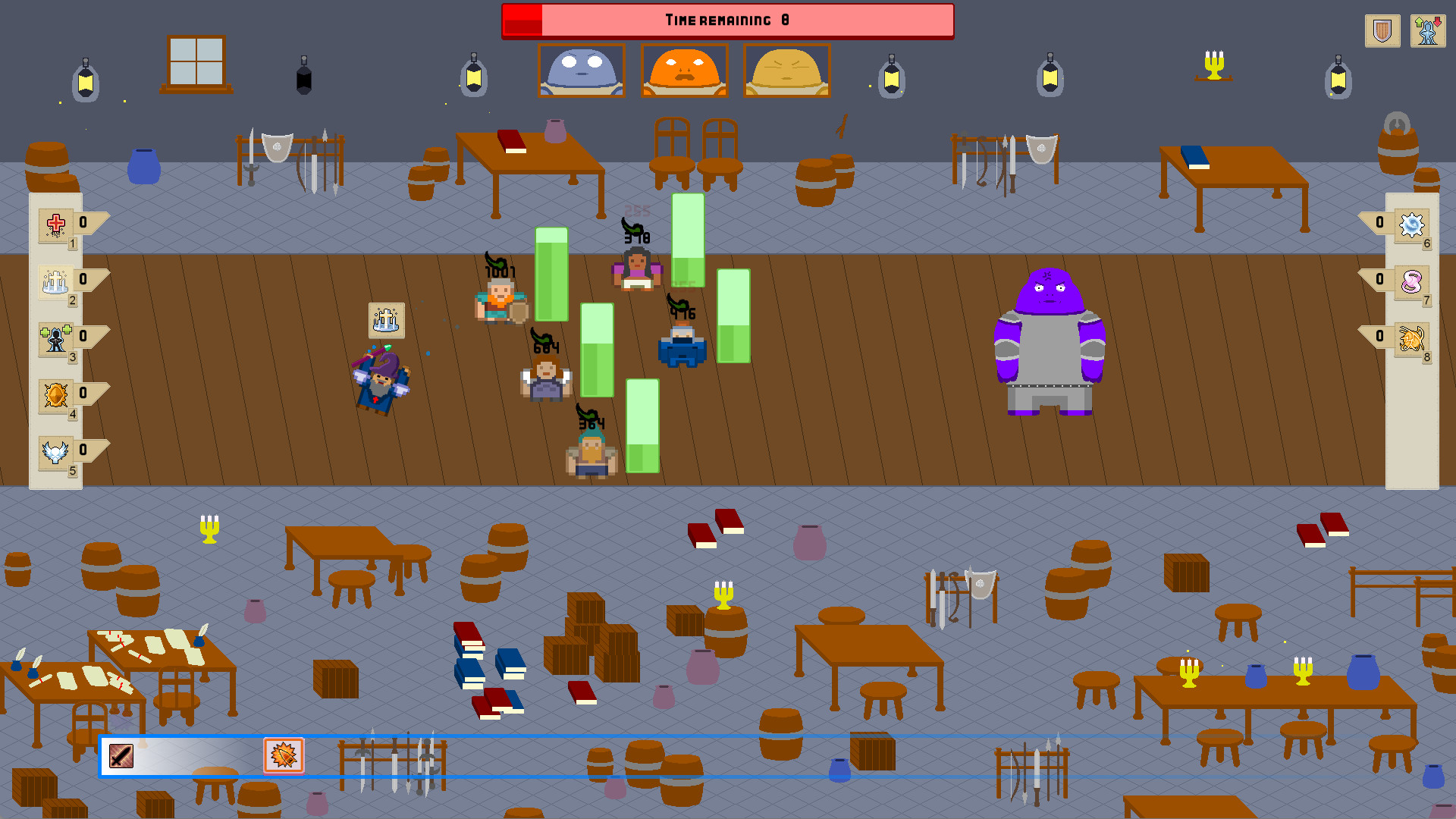Click the Time Remaining banner
1456x819 pixels.
[726, 20]
